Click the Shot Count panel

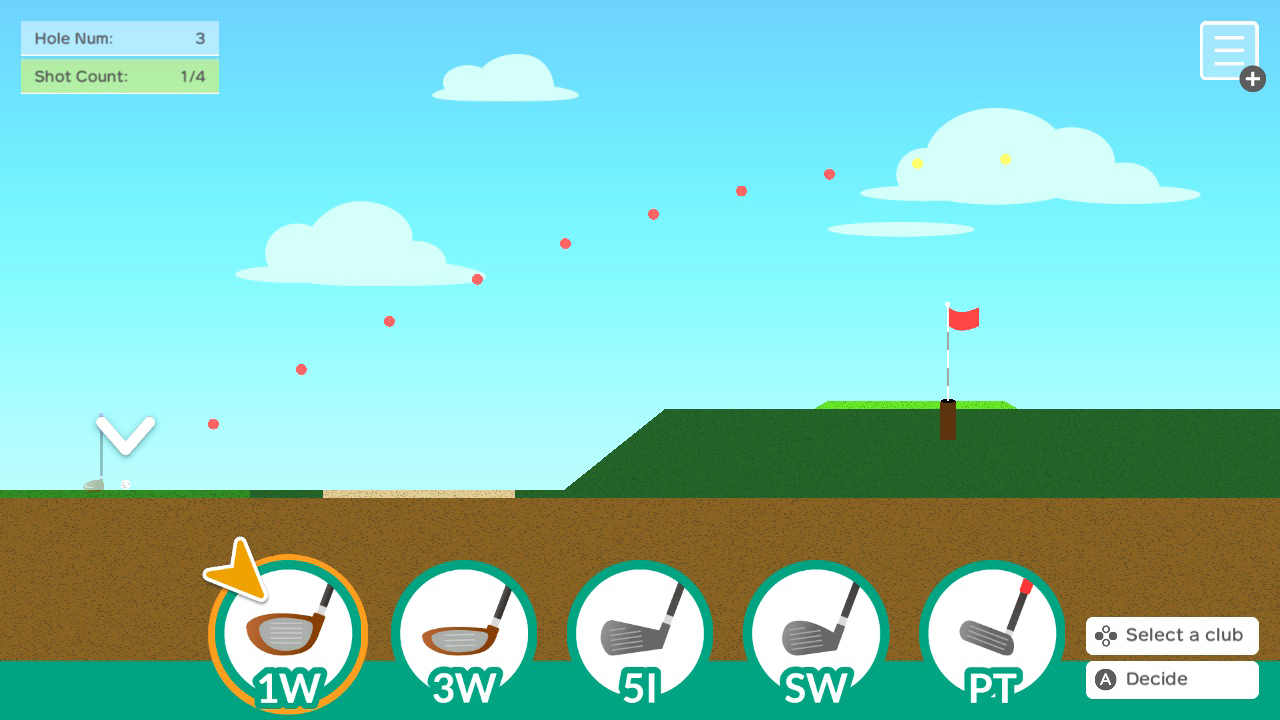click(x=120, y=76)
